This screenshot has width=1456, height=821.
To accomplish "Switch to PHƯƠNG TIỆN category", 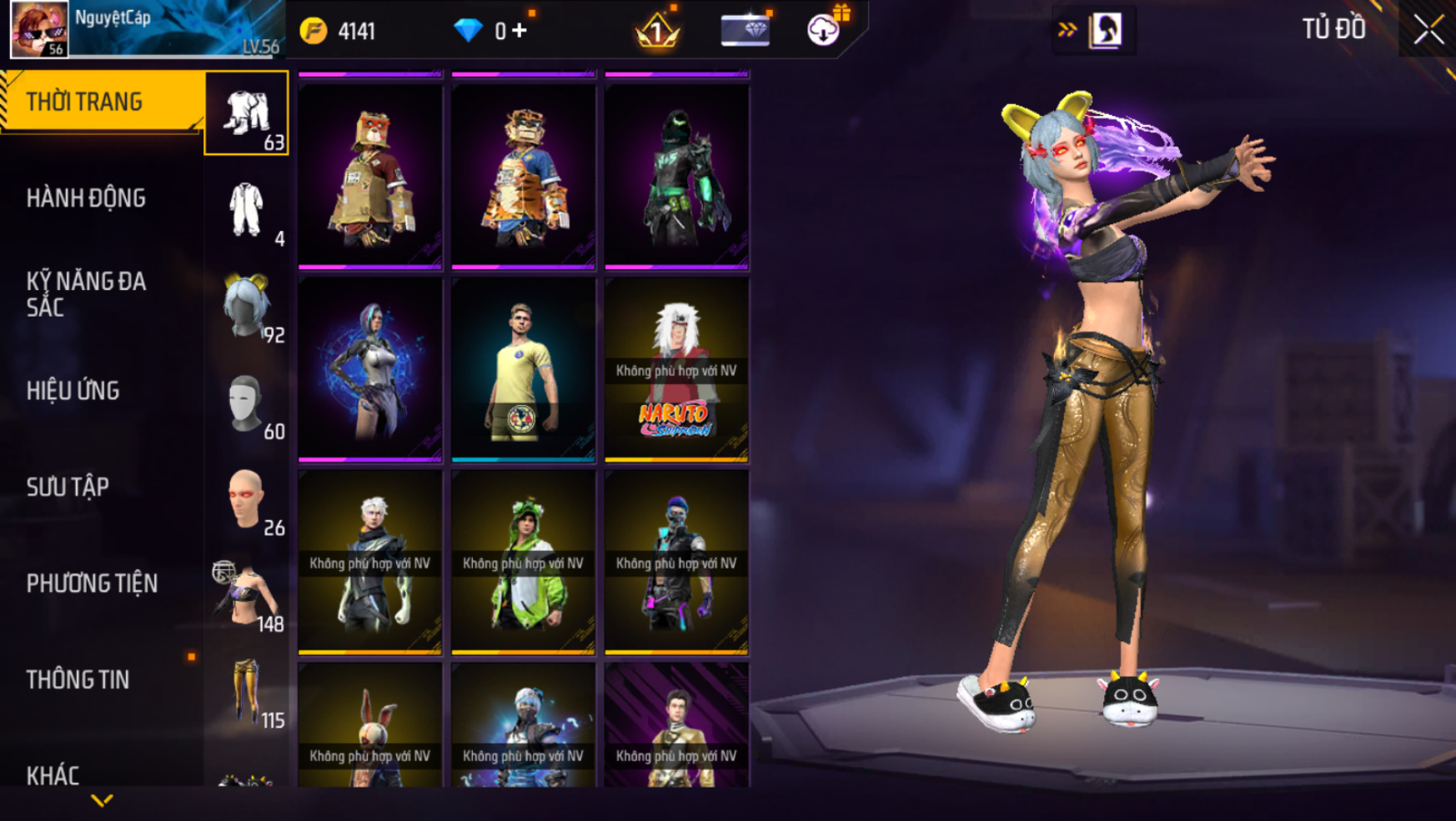I will (92, 583).
